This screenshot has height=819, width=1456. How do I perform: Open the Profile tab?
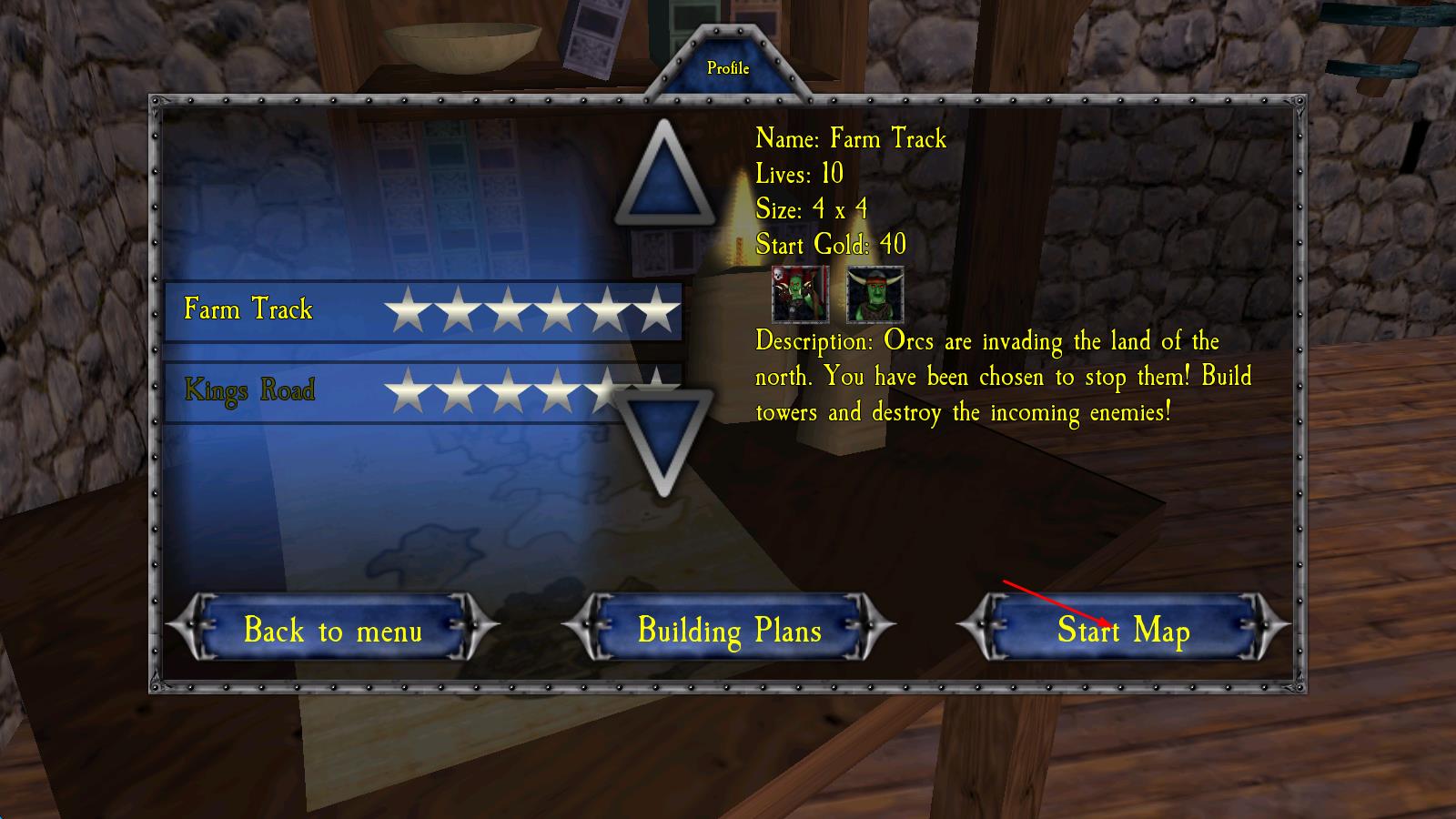728,68
